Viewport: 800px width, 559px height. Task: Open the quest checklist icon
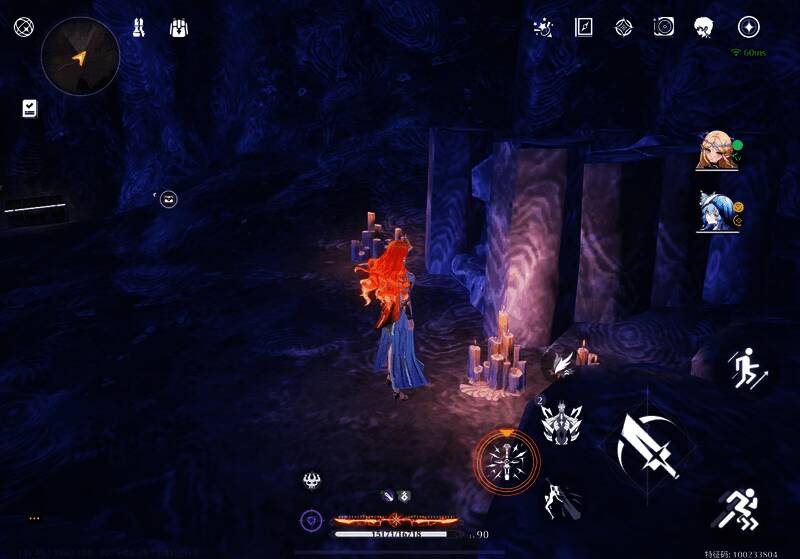coord(29,108)
